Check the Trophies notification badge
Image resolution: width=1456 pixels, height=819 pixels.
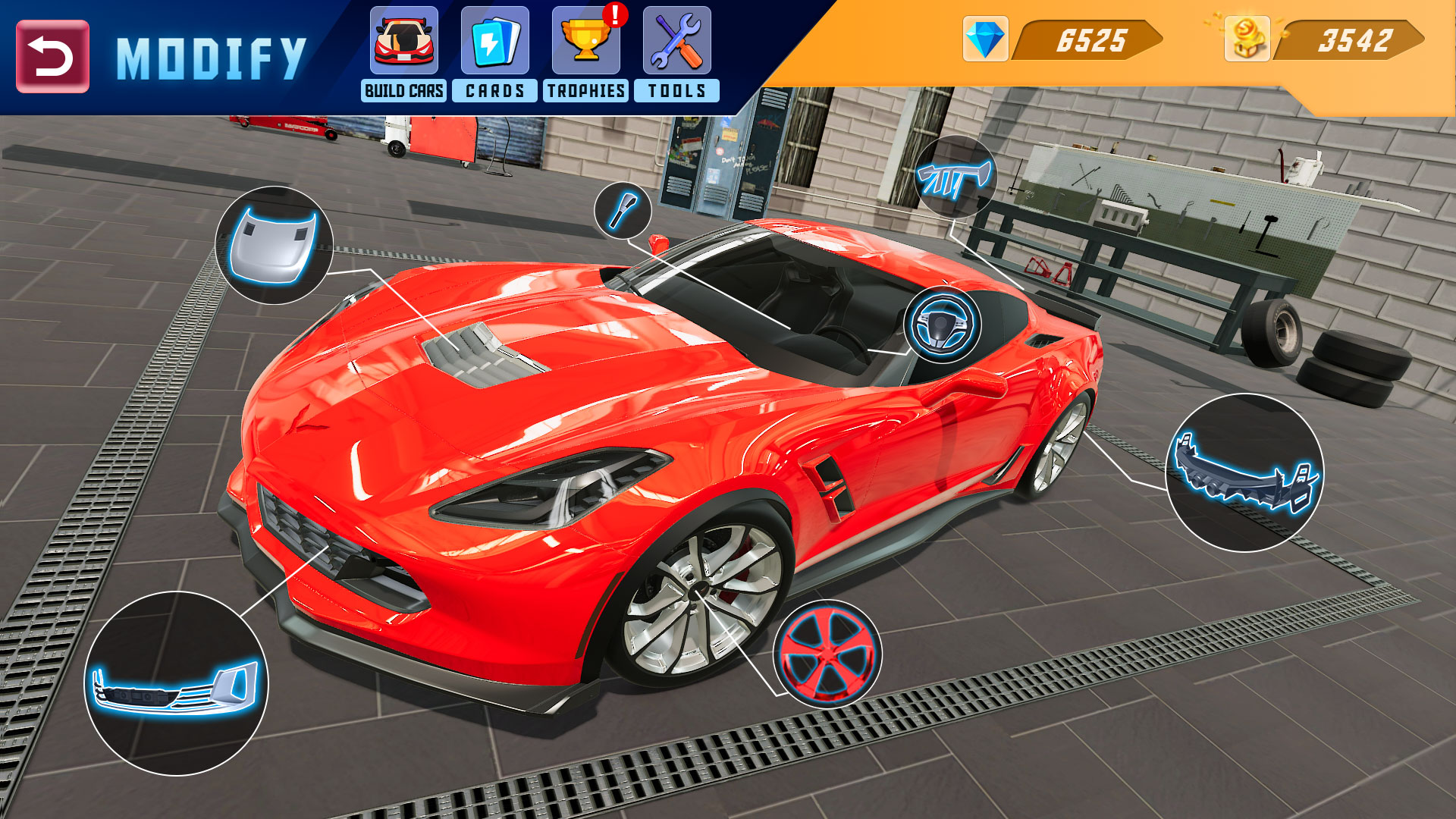[614, 14]
